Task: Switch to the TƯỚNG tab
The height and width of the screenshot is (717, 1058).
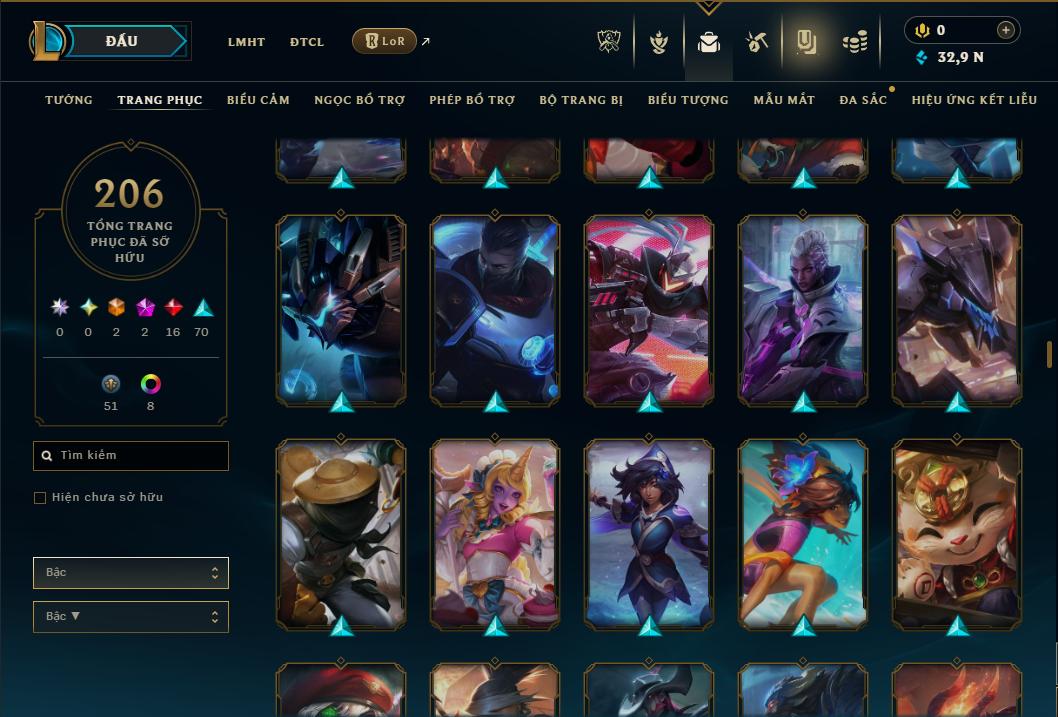Action: coord(69,100)
